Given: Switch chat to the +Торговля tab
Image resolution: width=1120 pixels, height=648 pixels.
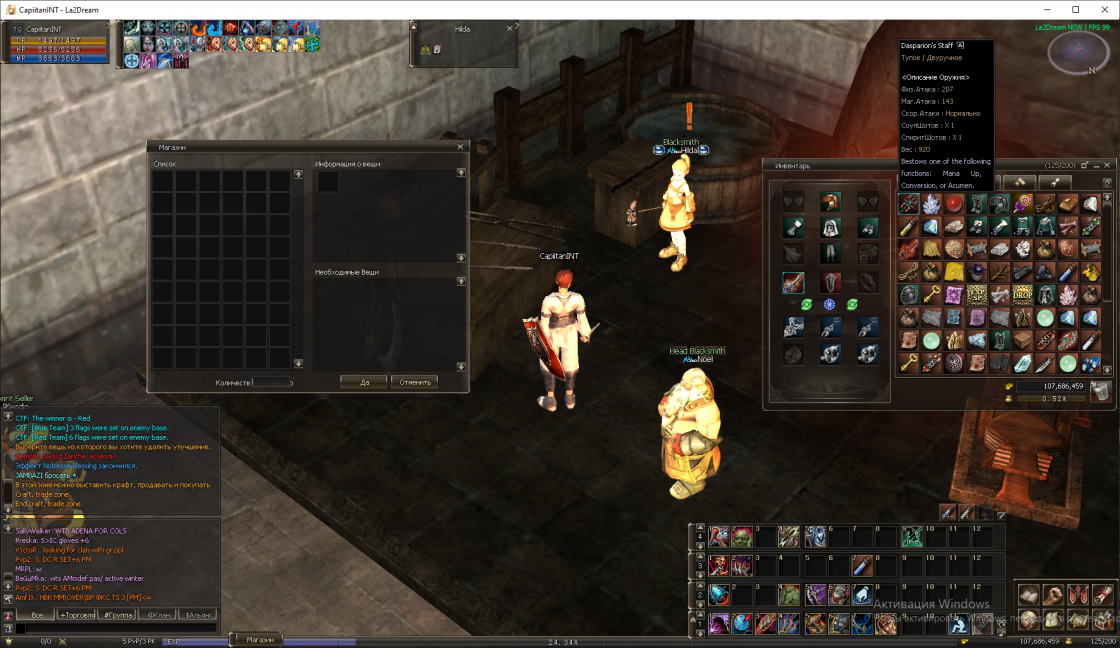Looking at the screenshot, I should coord(76,615).
